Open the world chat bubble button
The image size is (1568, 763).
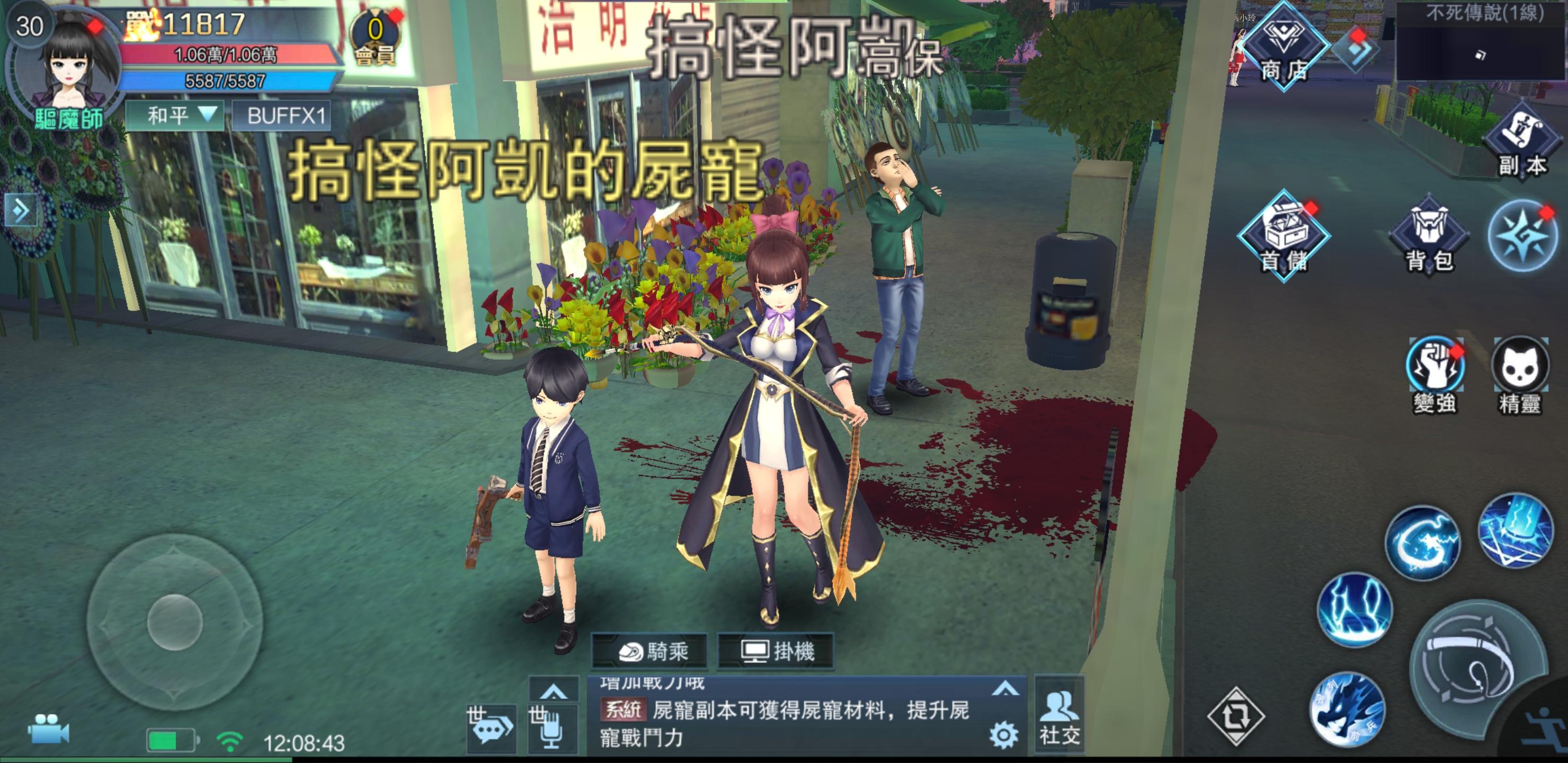click(490, 727)
